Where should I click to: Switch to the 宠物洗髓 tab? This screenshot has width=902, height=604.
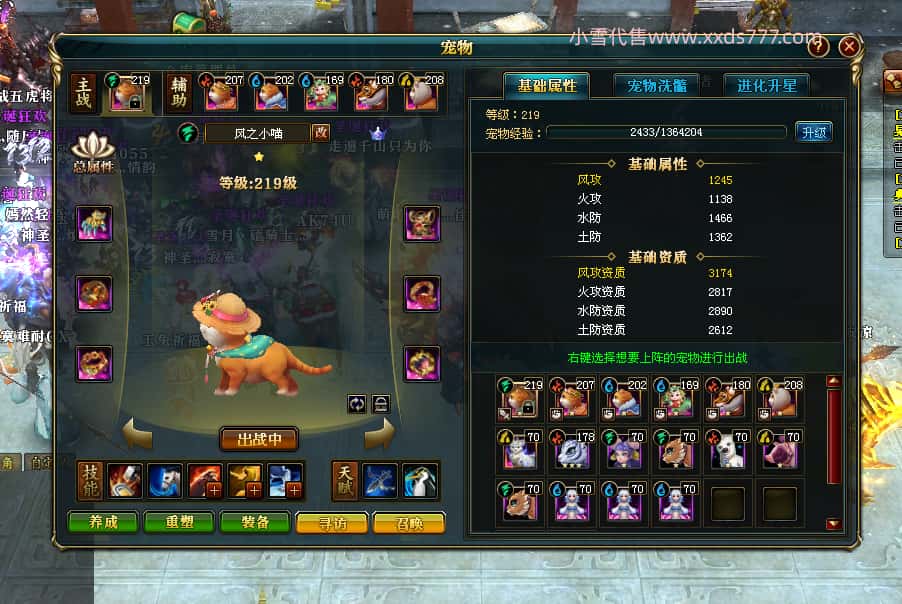click(657, 85)
